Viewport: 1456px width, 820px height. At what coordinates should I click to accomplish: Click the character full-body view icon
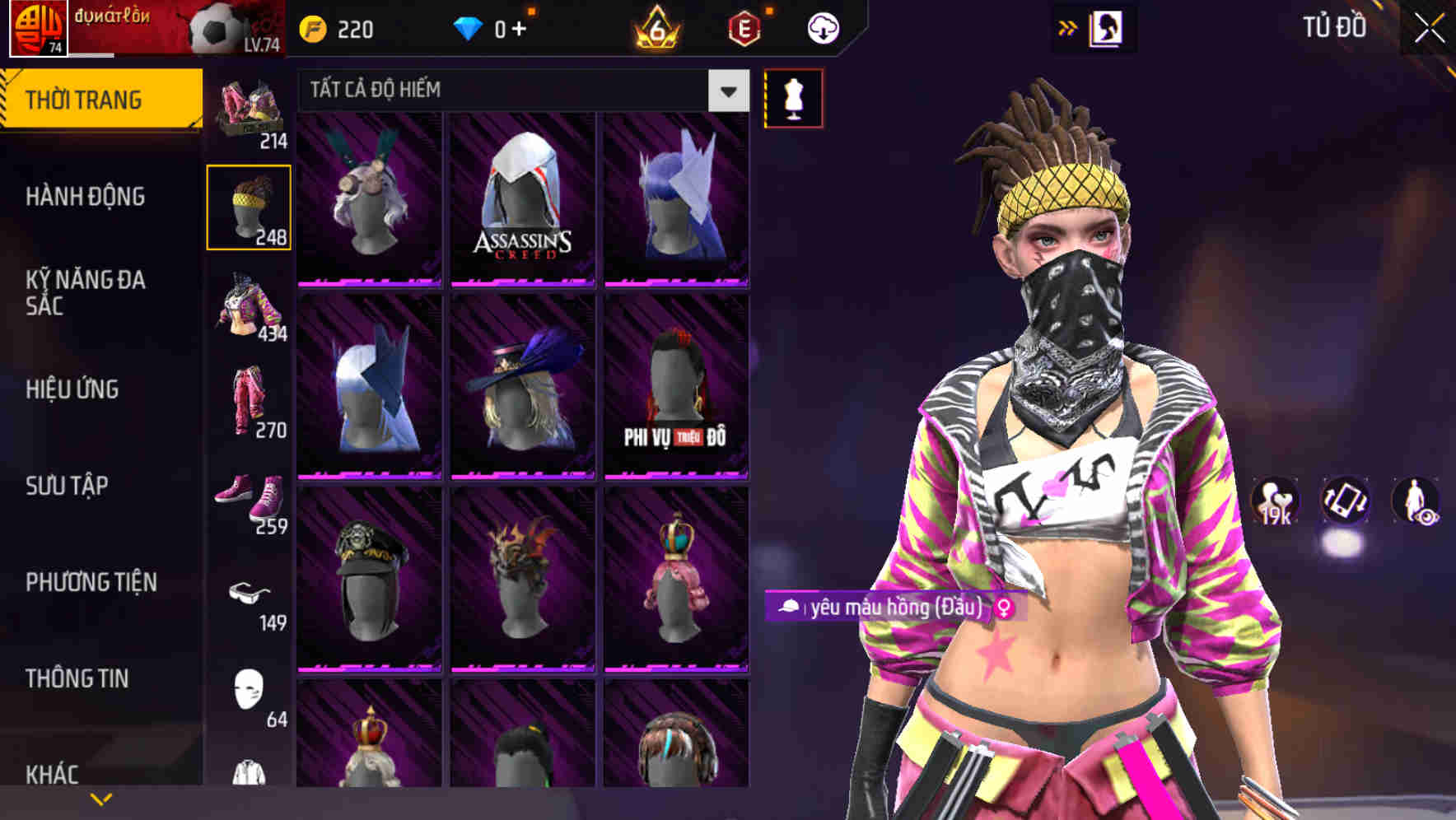tap(1412, 502)
